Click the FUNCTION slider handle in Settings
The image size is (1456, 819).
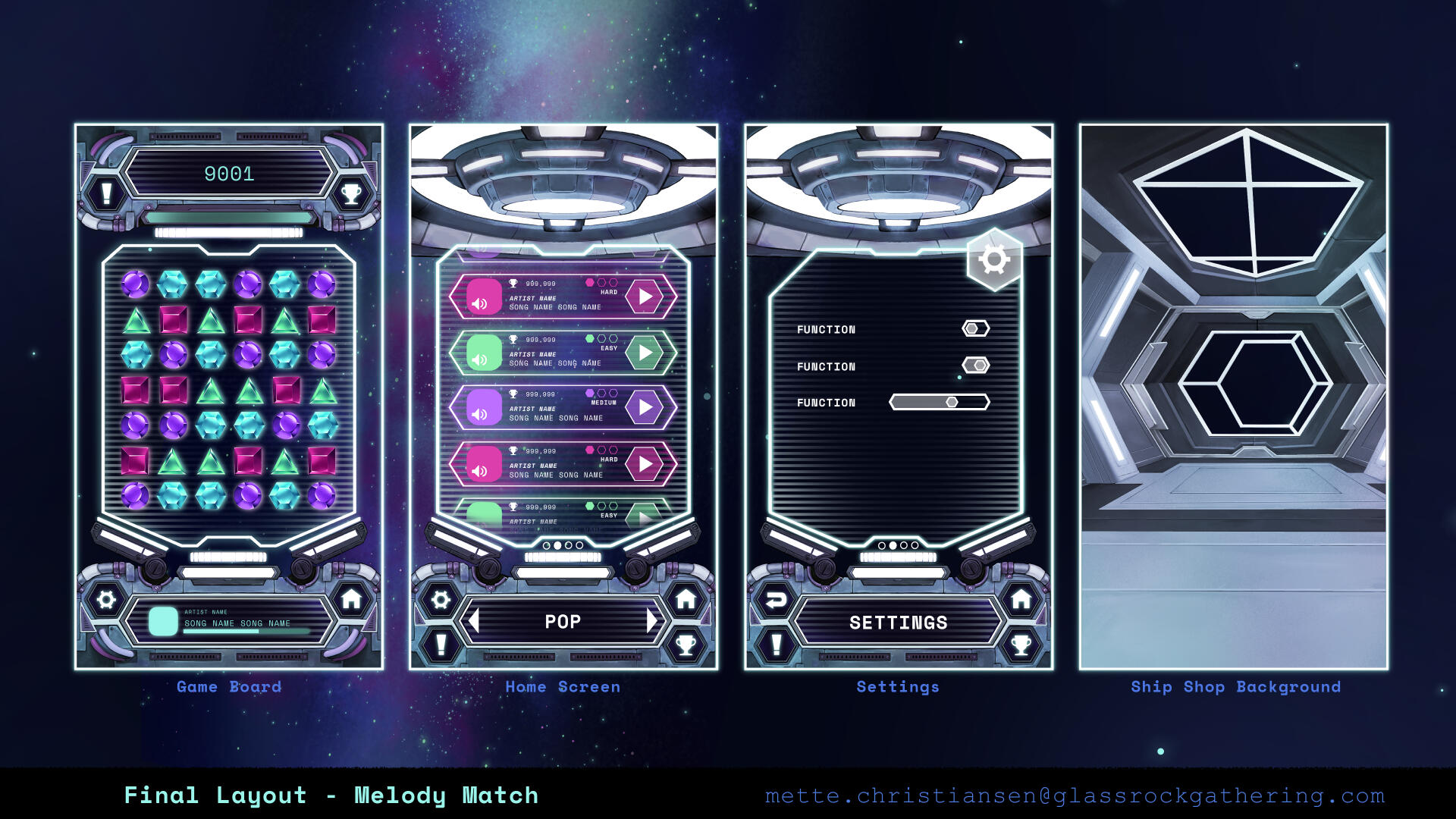(x=952, y=402)
